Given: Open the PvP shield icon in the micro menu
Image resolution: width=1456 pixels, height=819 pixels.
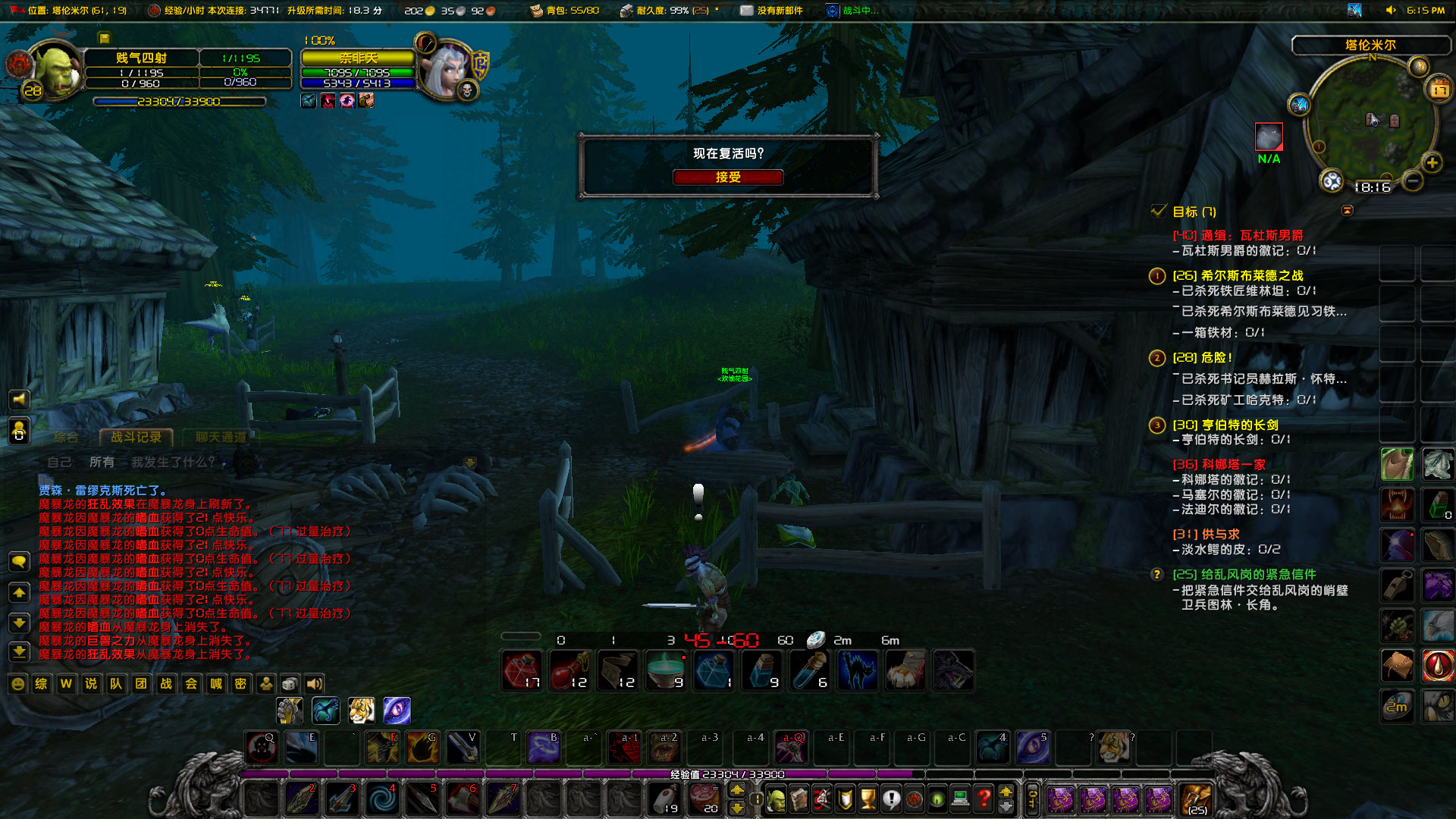Looking at the screenshot, I should [x=844, y=799].
